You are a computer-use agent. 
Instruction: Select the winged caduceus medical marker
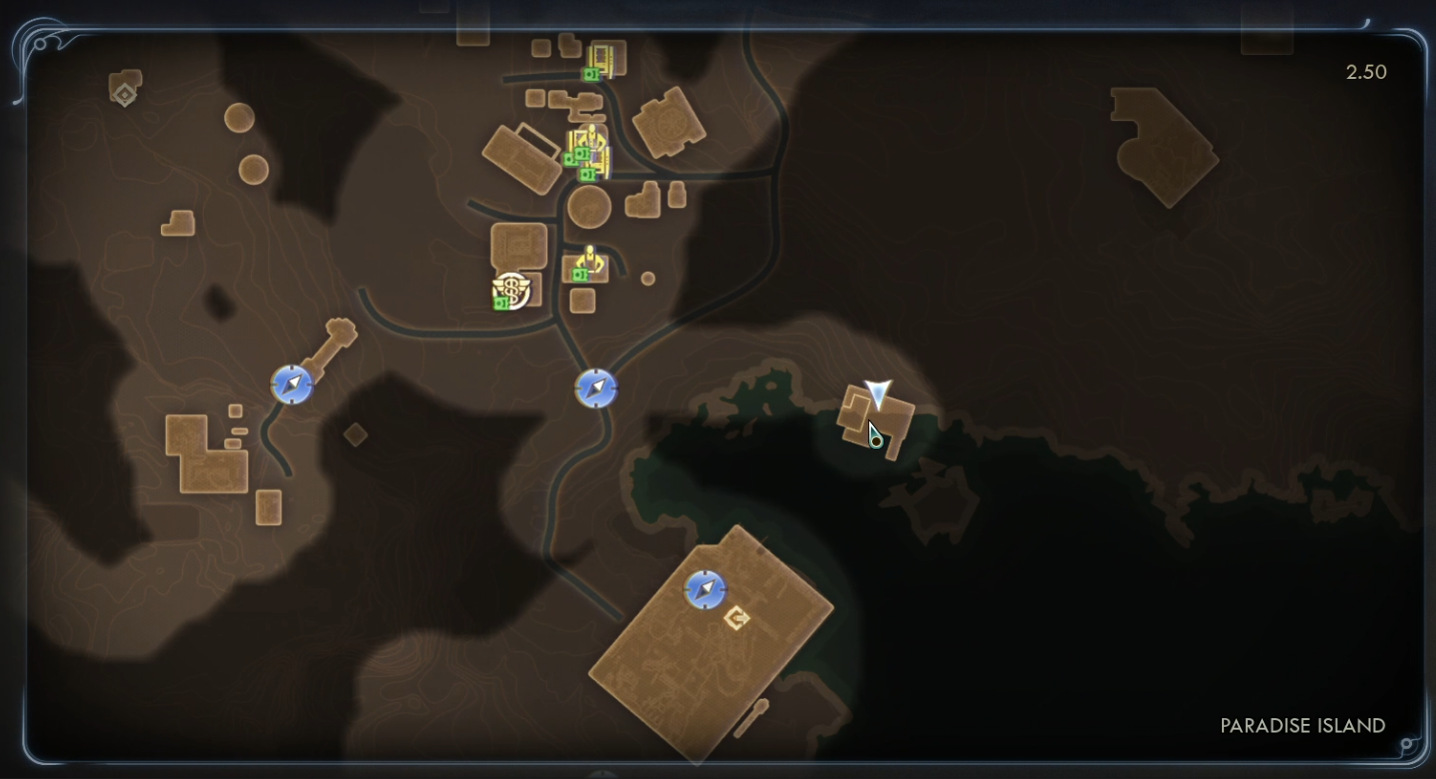(x=511, y=290)
